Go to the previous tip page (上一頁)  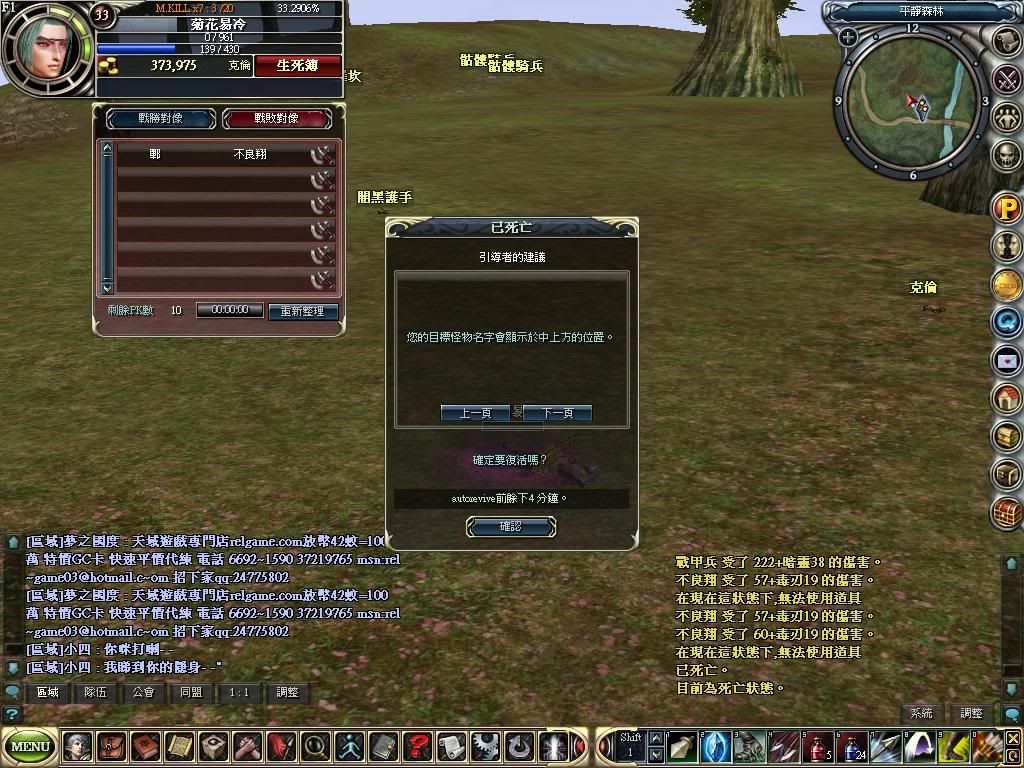tap(469, 413)
